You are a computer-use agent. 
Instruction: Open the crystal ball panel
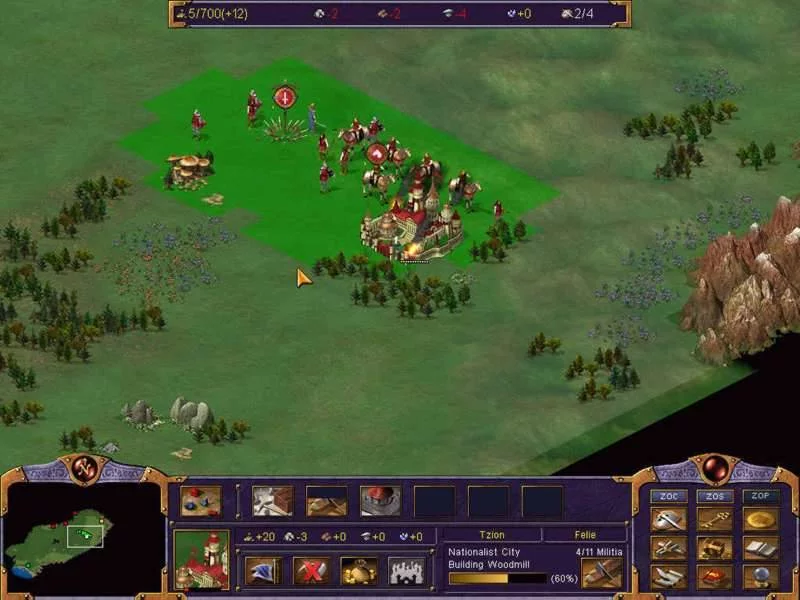click(x=761, y=577)
